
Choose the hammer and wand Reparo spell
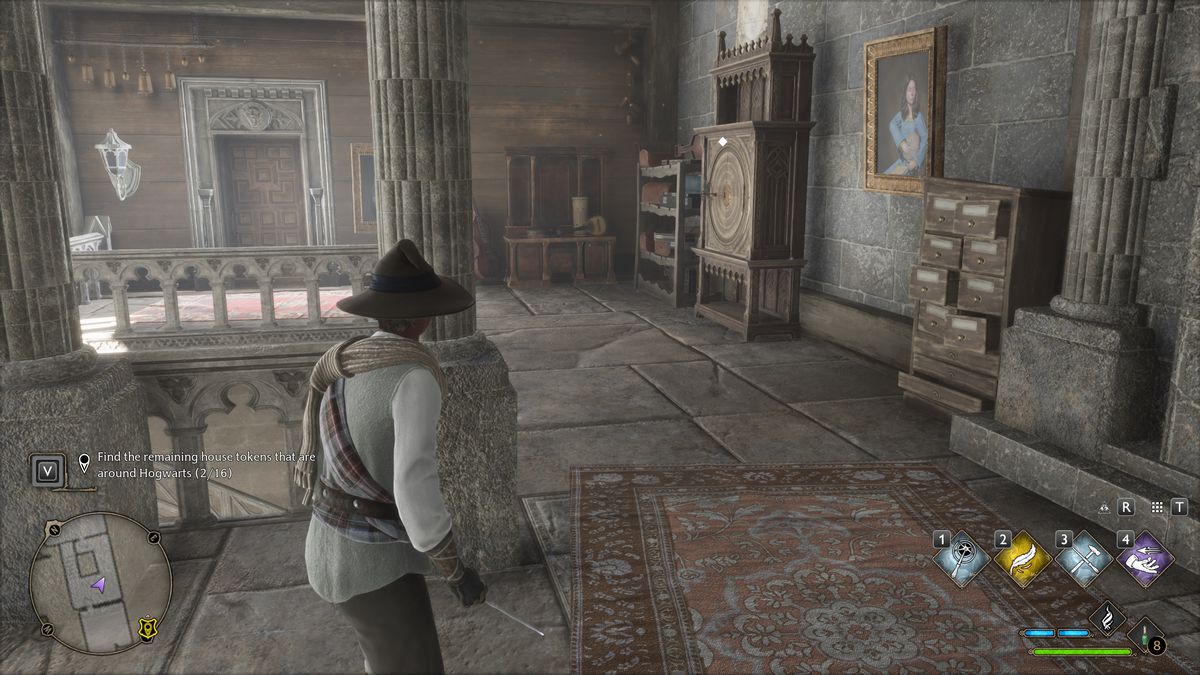click(1084, 558)
